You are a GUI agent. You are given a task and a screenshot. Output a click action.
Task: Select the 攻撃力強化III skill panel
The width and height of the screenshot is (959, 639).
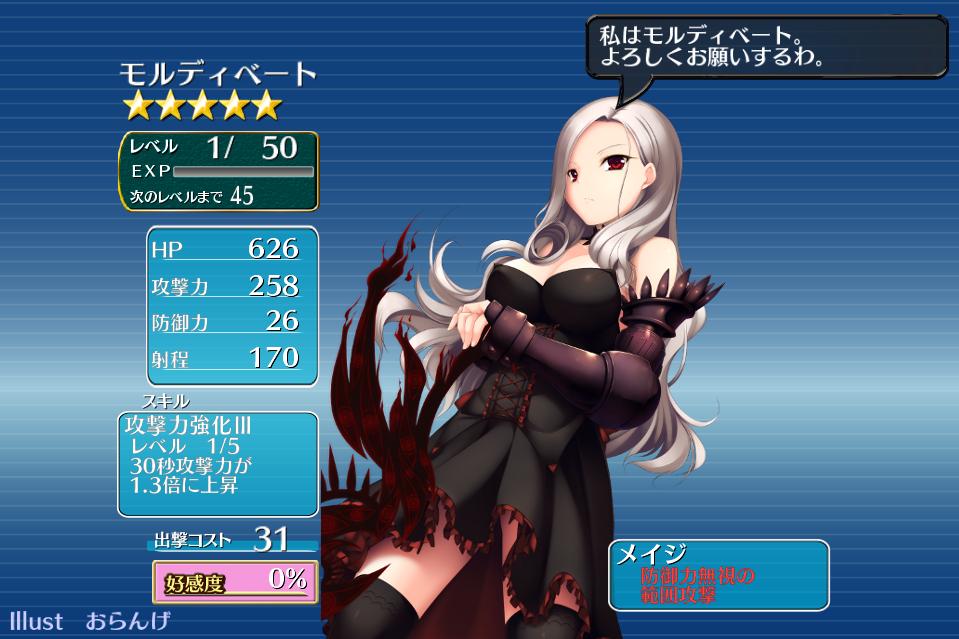pyautogui.click(x=217, y=462)
